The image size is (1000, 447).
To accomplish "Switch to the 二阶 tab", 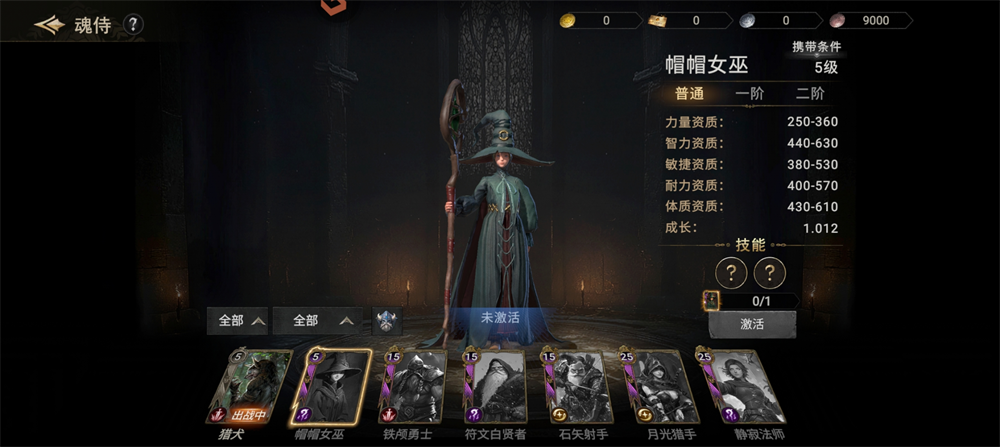I will click(x=810, y=94).
